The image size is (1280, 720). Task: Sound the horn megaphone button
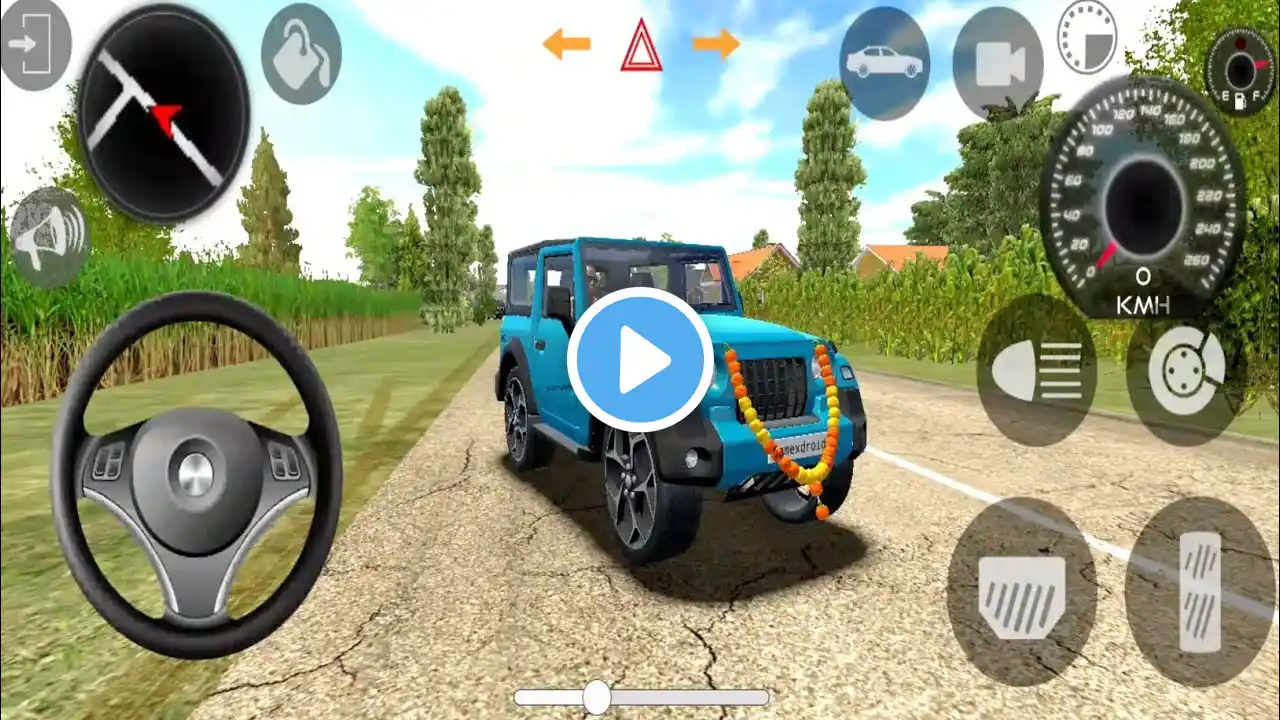pos(49,236)
